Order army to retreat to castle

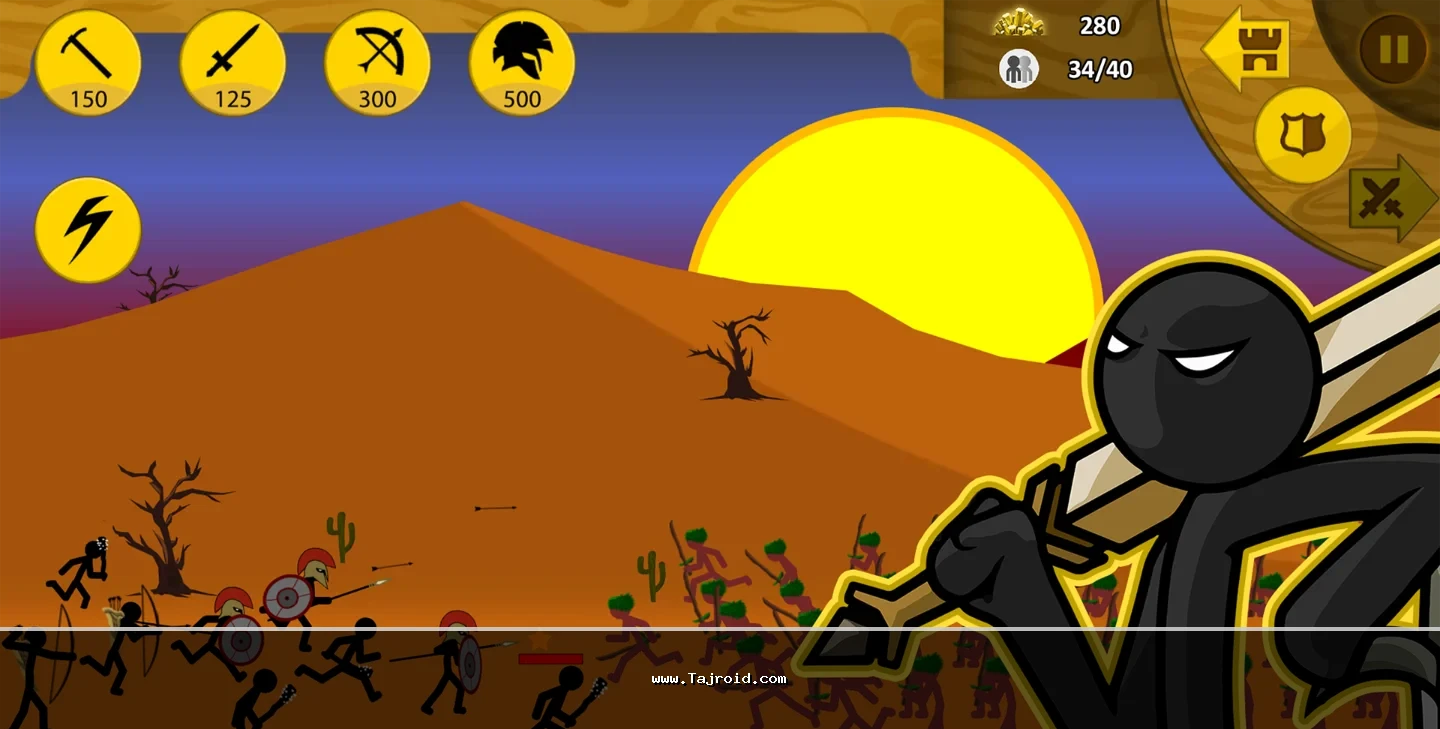(1248, 48)
